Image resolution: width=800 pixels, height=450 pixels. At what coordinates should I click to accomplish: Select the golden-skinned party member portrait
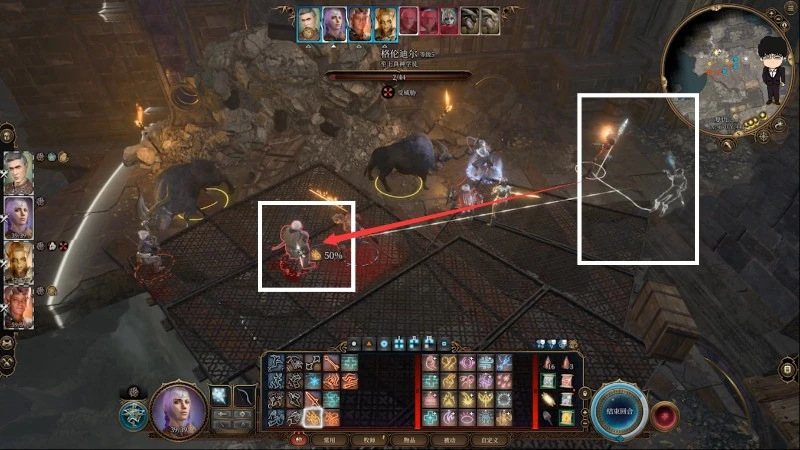(x=18, y=262)
